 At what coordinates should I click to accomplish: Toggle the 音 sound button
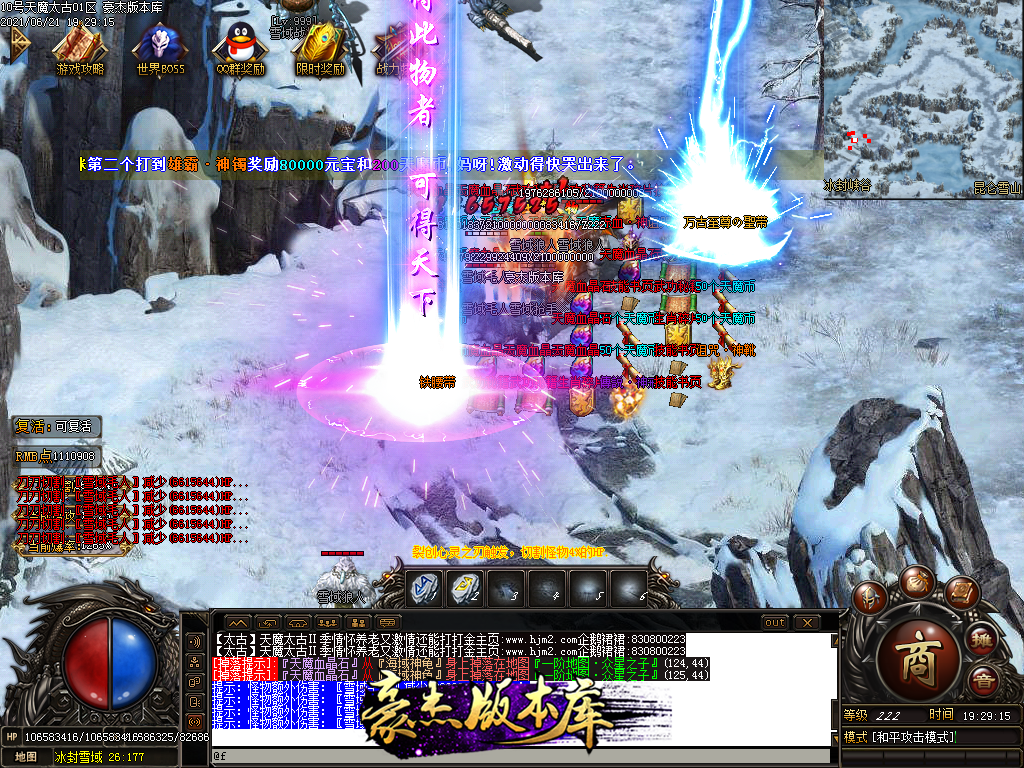click(x=982, y=682)
